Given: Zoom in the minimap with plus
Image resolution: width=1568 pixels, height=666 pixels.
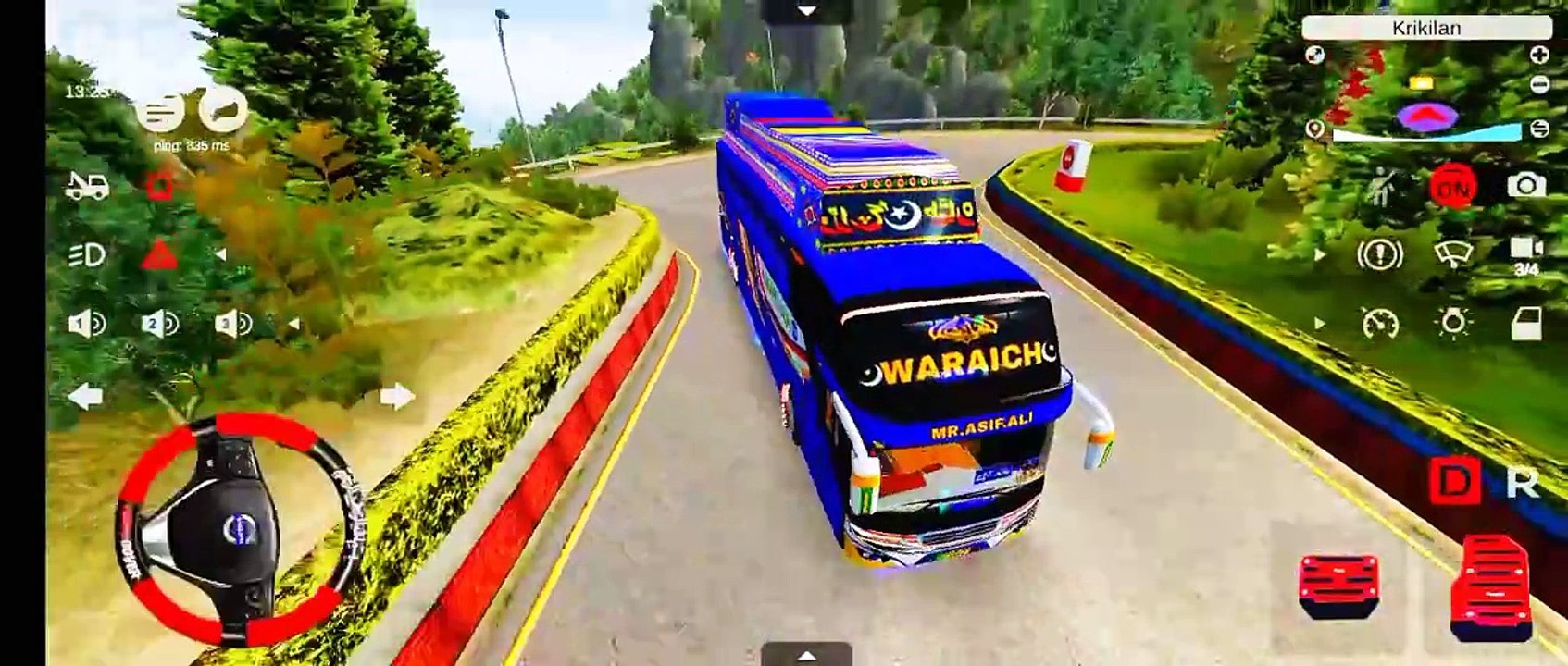Looking at the screenshot, I should (1538, 55).
